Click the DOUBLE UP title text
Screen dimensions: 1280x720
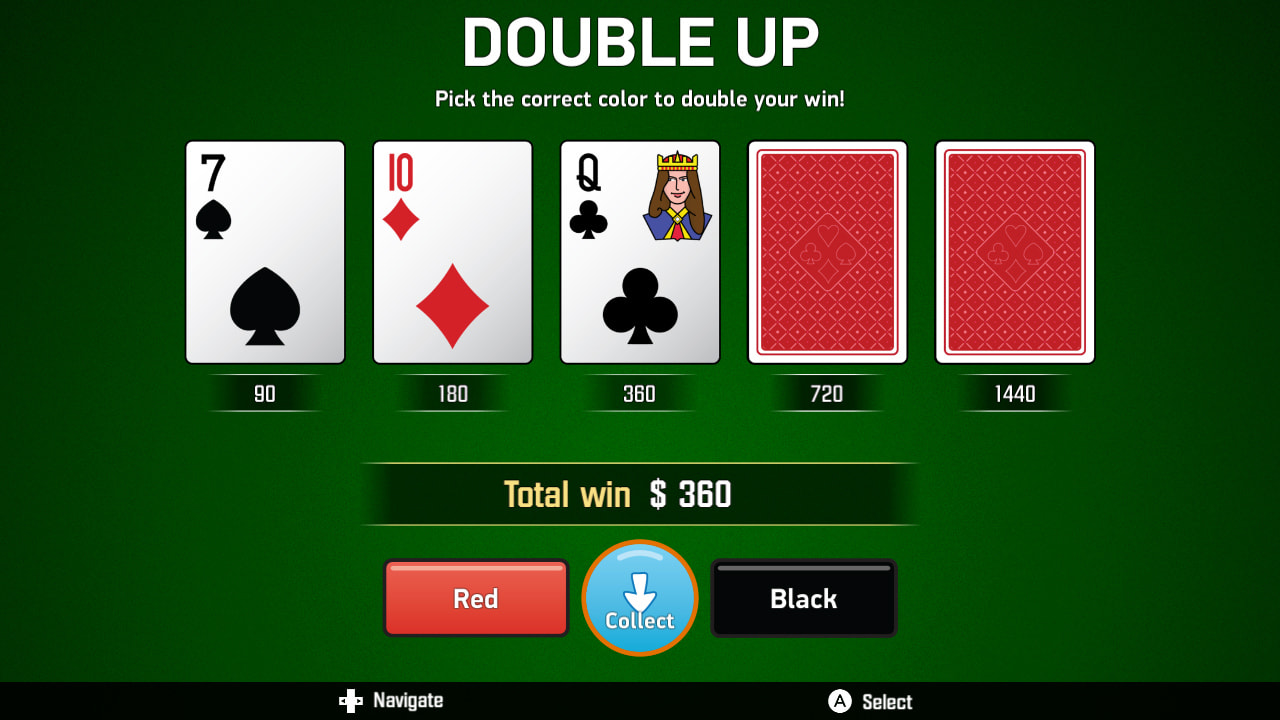pyautogui.click(x=639, y=42)
